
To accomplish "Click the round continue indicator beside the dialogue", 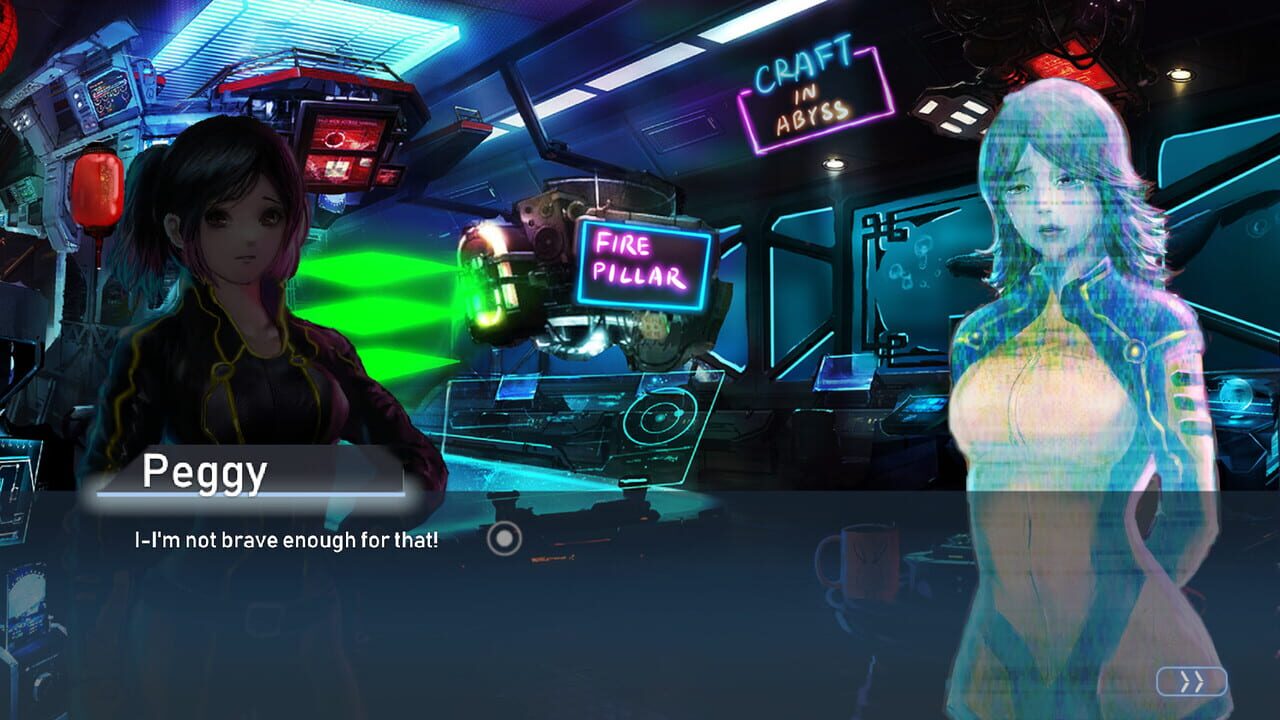I will pos(505,537).
